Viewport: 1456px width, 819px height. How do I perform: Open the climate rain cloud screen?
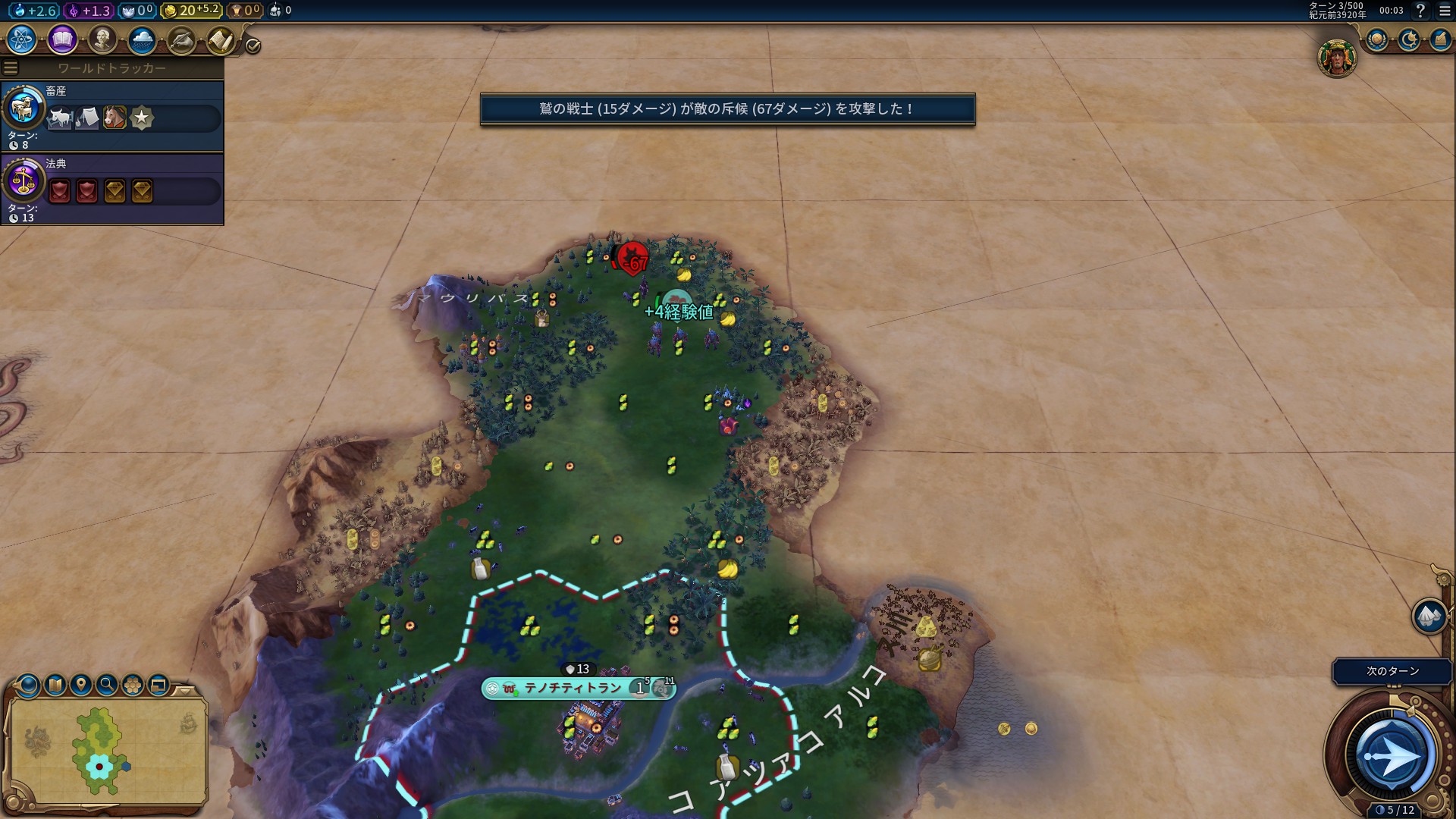coord(142,39)
